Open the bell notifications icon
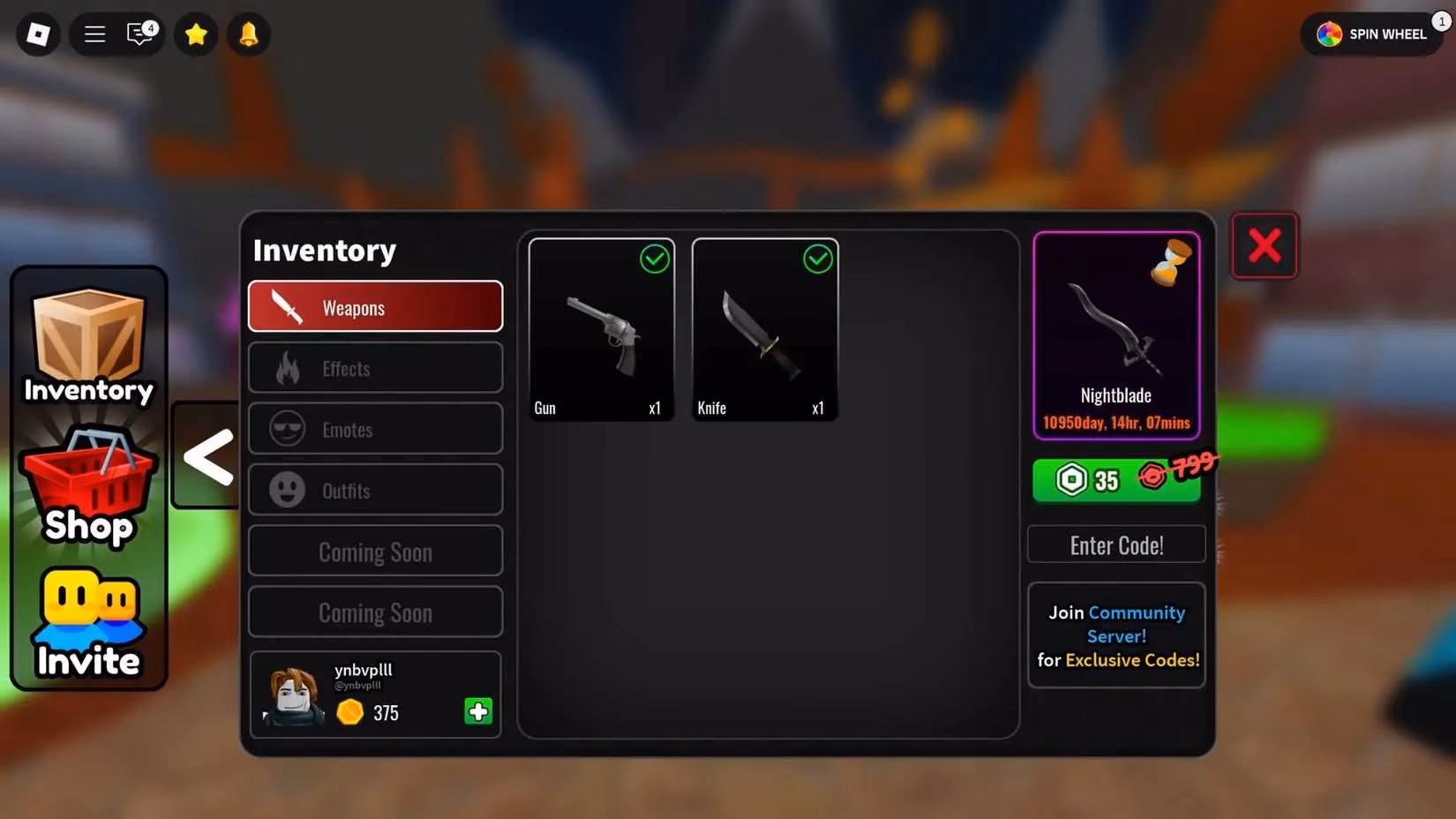The image size is (1456, 819). tap(248, 34)
